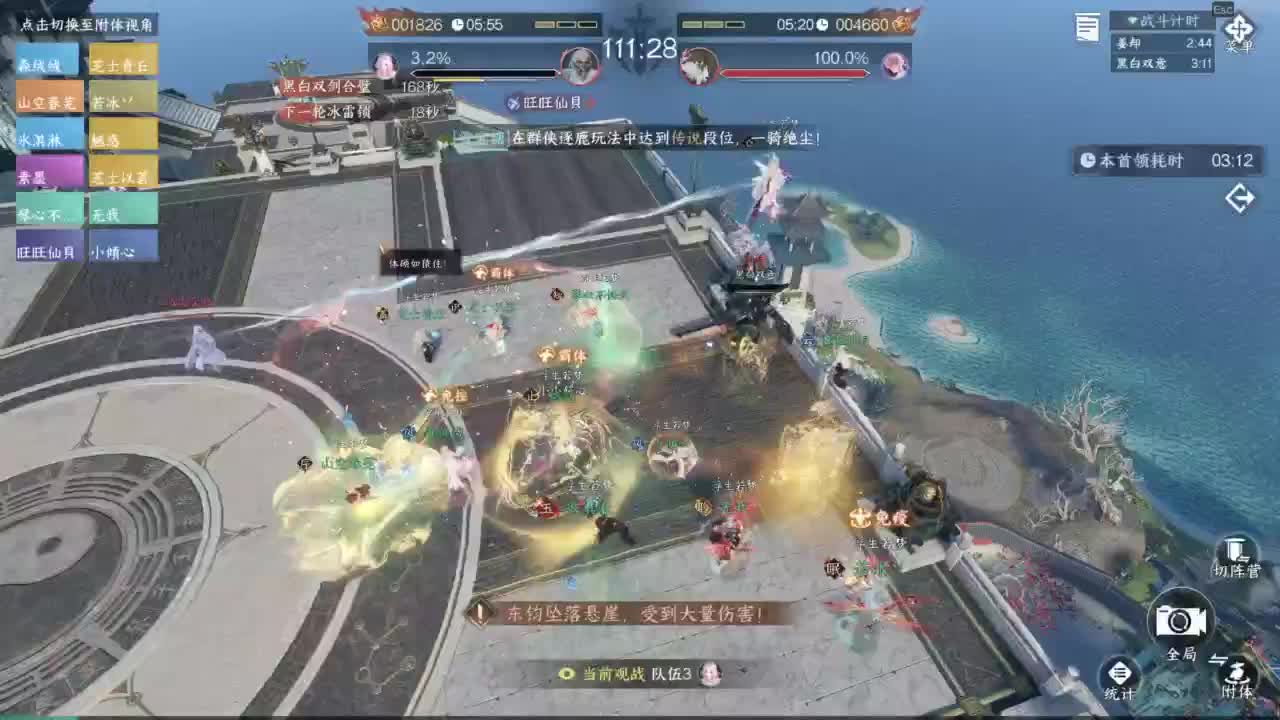The width and height of the screenshot is (1280, 720).
Task: Click the 菜单 (menu) diamond icon
Action: 1238,32
